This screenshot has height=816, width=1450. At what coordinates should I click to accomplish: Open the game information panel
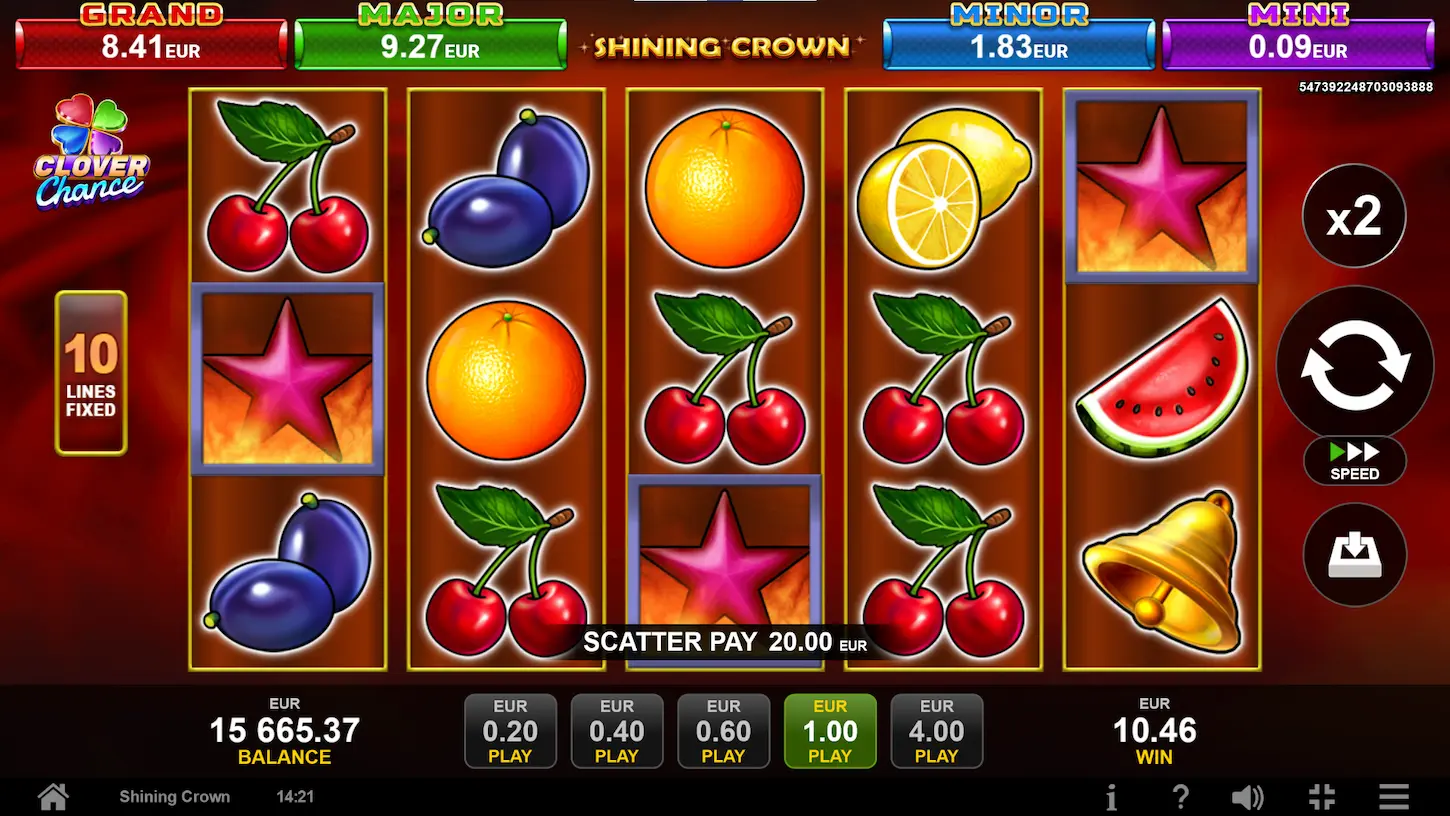coord(1111,797)
